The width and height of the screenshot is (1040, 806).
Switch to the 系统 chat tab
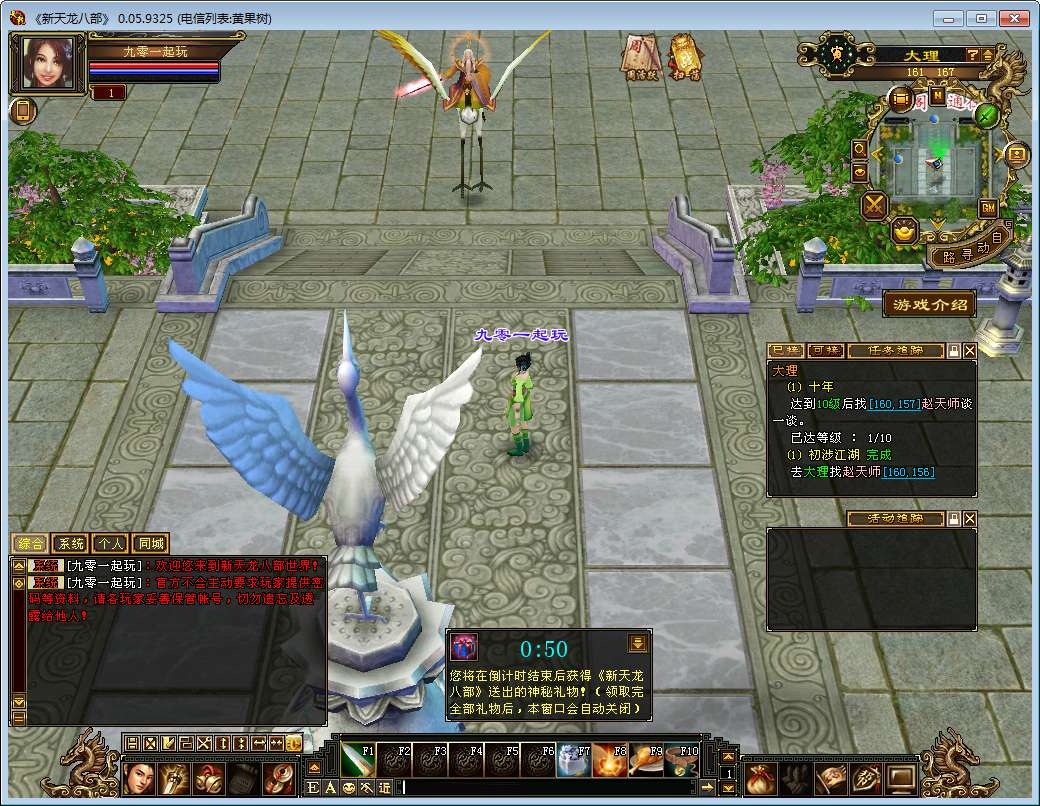[x=71, y=544]
